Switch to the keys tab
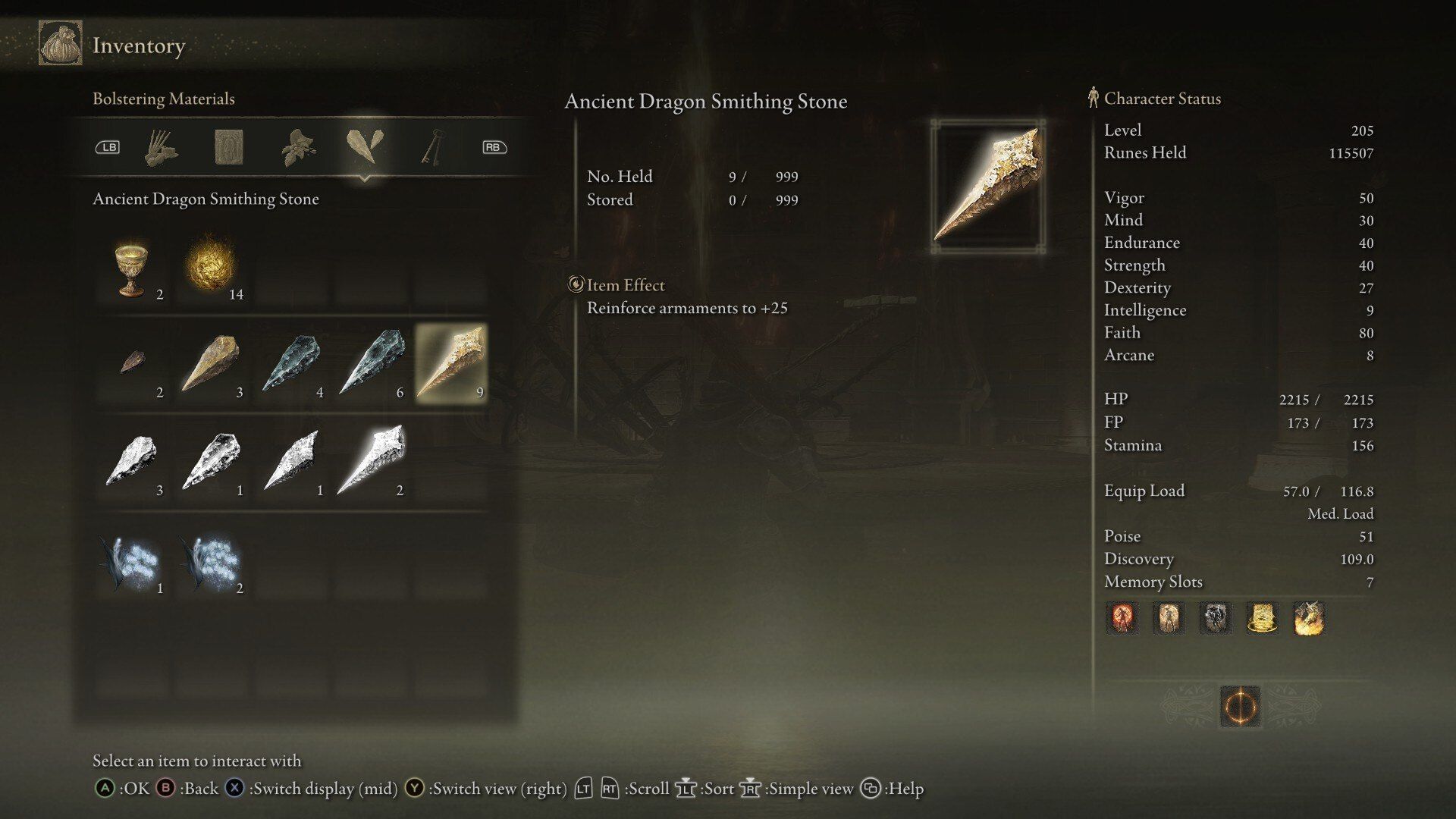This screenshot has width=1456, height=819. coord(433,147)
